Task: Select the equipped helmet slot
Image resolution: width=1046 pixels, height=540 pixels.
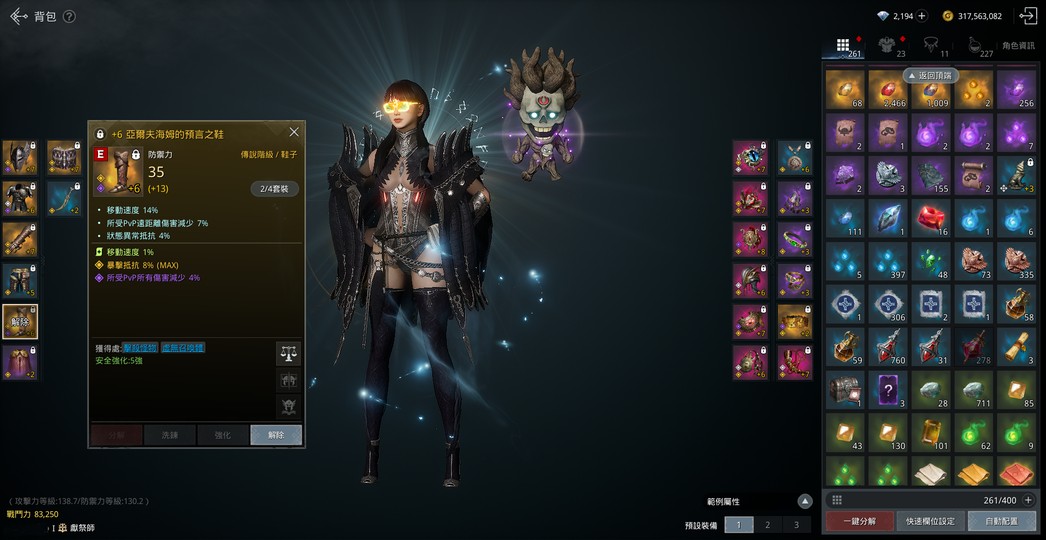Action: 20,157
